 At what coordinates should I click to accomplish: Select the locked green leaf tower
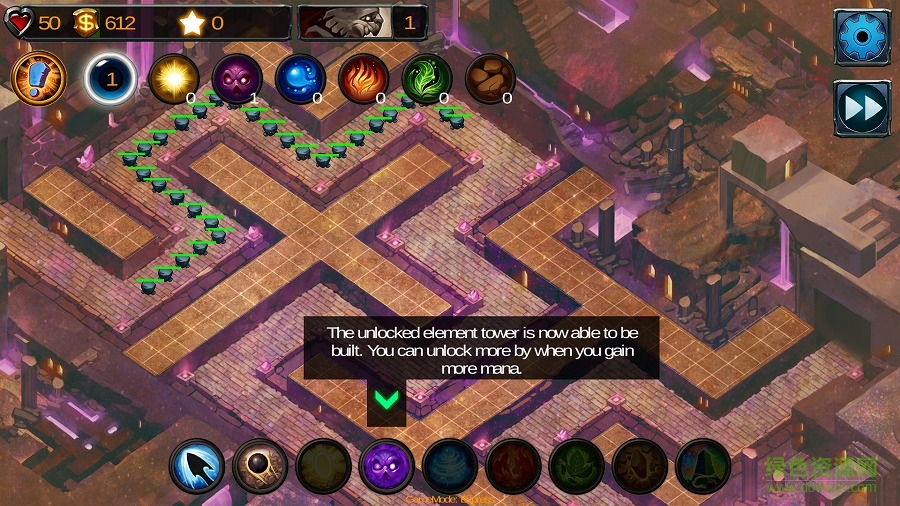576,466
